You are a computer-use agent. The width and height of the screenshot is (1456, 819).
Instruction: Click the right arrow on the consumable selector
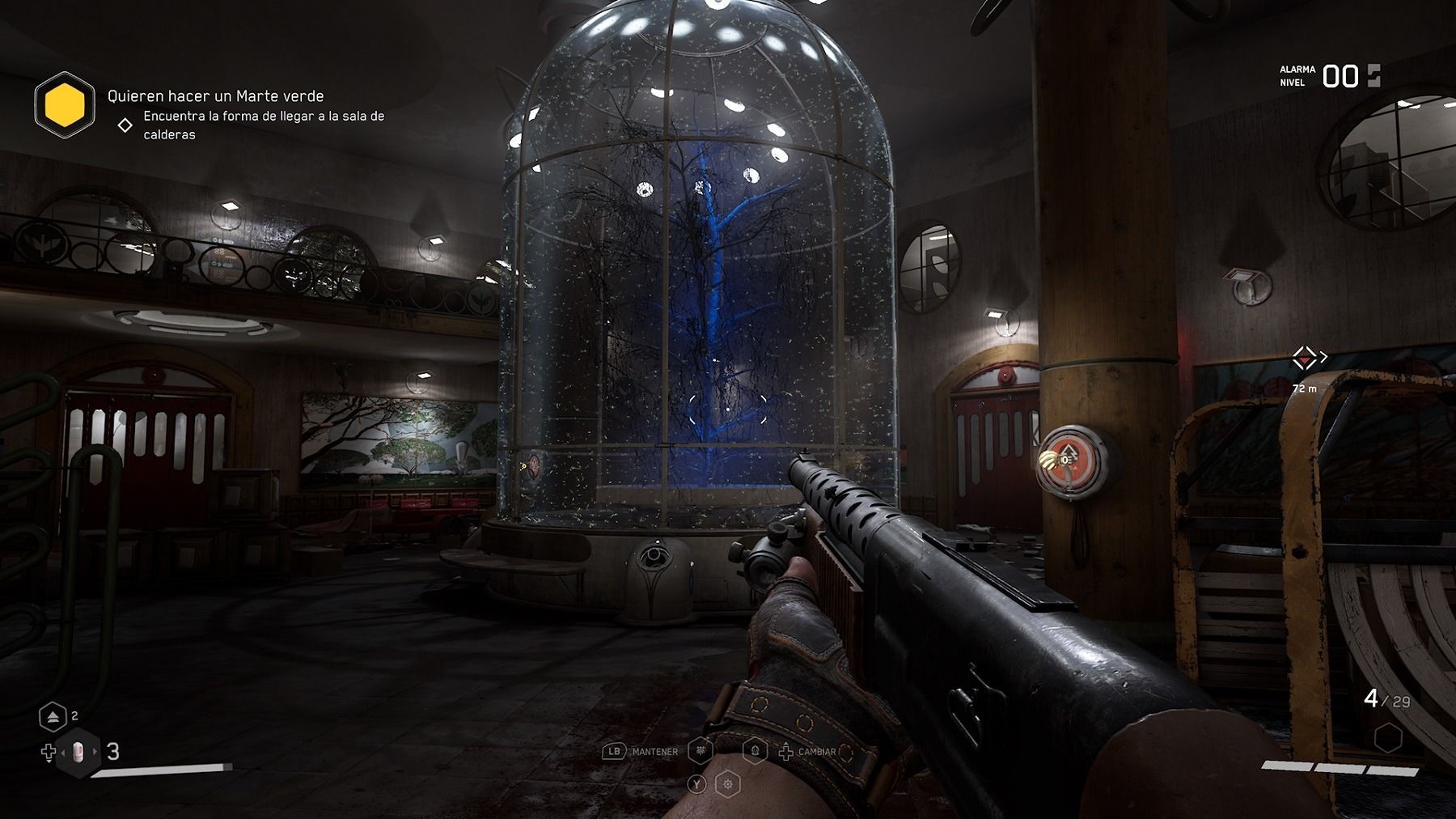tap(95, 751)
